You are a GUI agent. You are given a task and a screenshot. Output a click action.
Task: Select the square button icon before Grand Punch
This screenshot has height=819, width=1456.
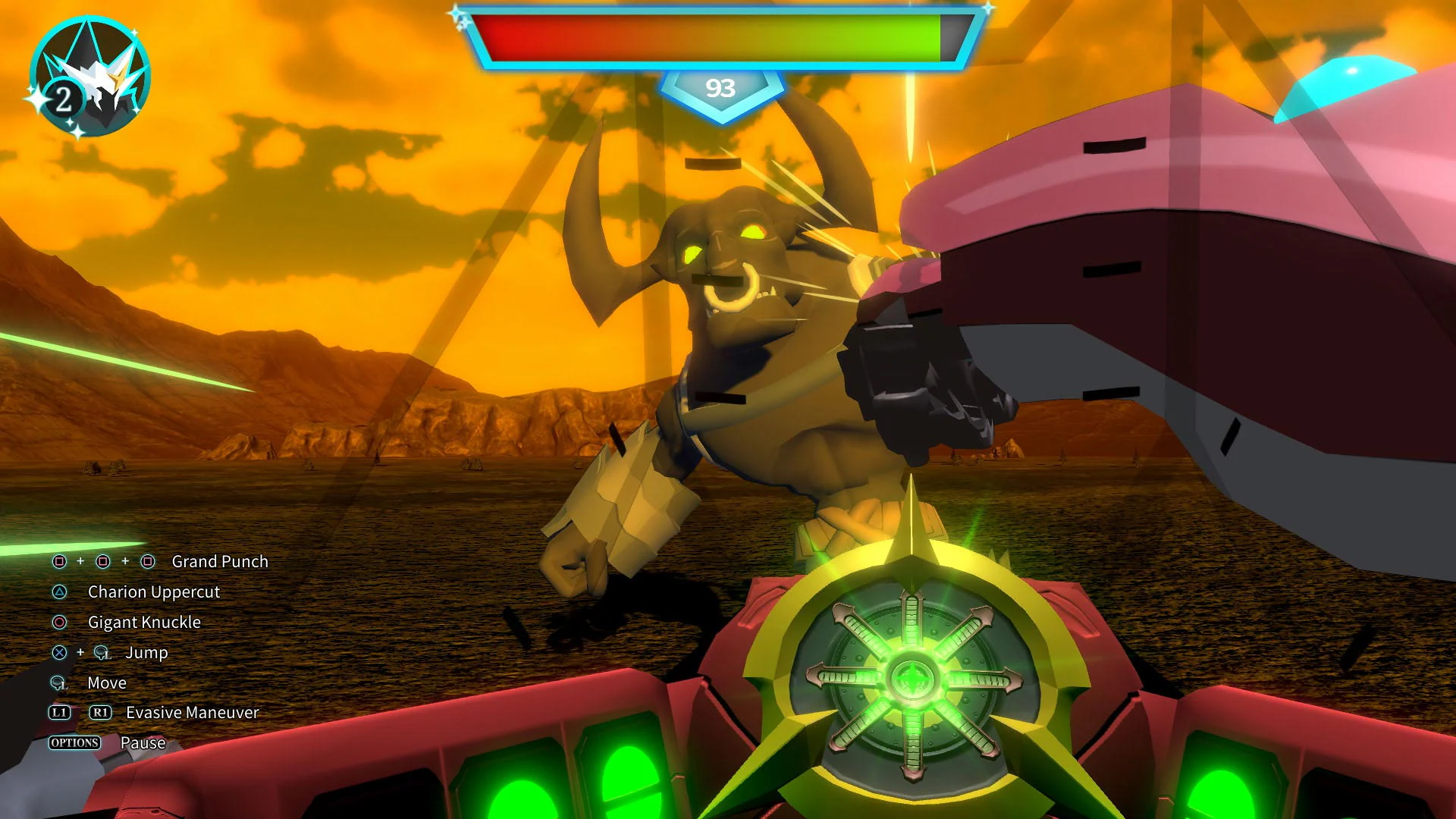[x=59, y=562]
